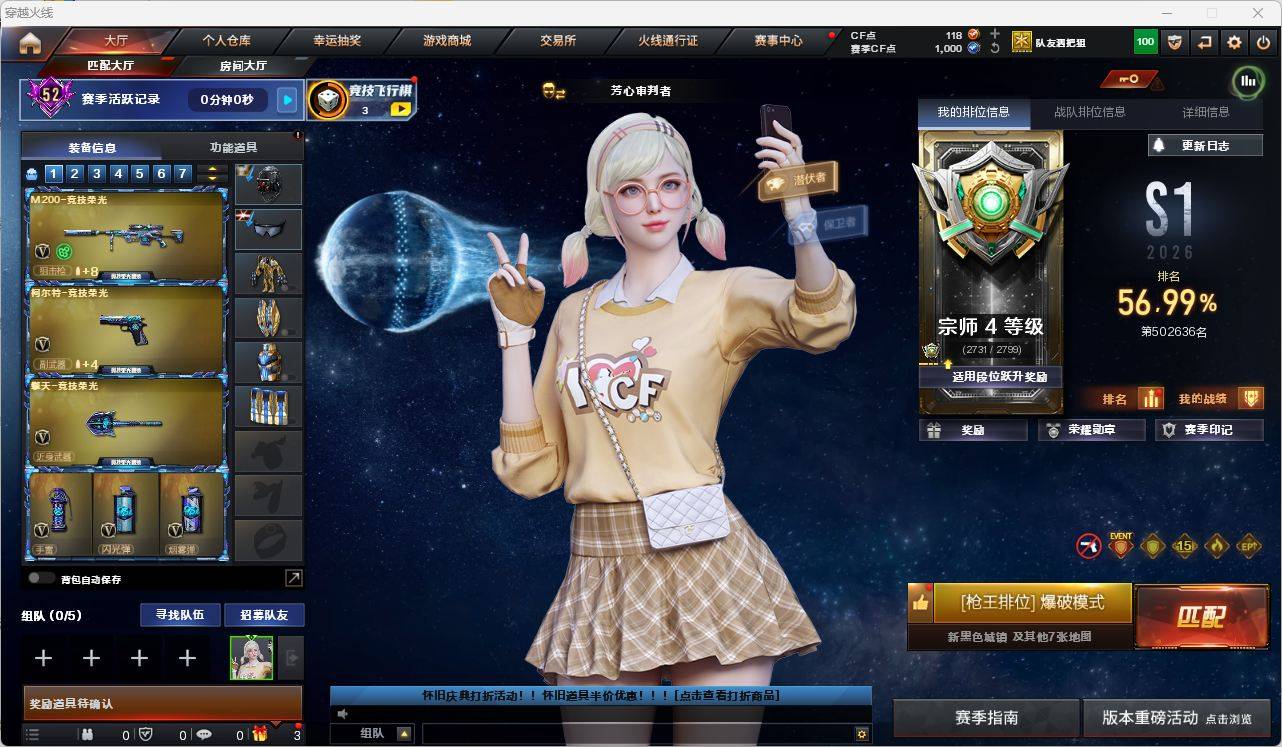
Task: Open the settings gear icon
Action: (x=1234, y=42)
